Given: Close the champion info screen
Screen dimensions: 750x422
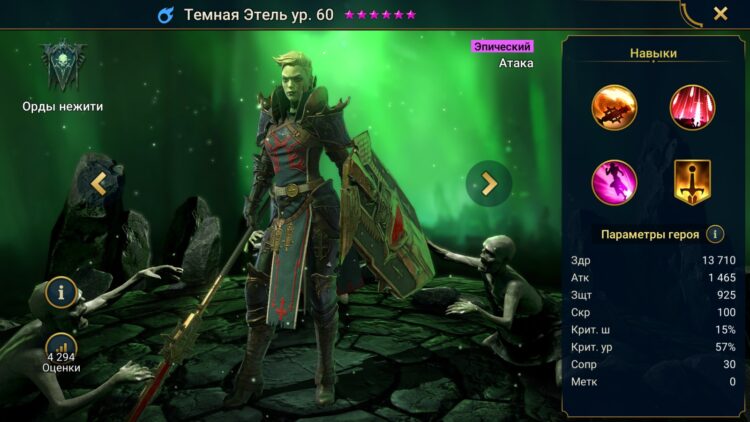Looking at the screenshot, I should 720,14.
